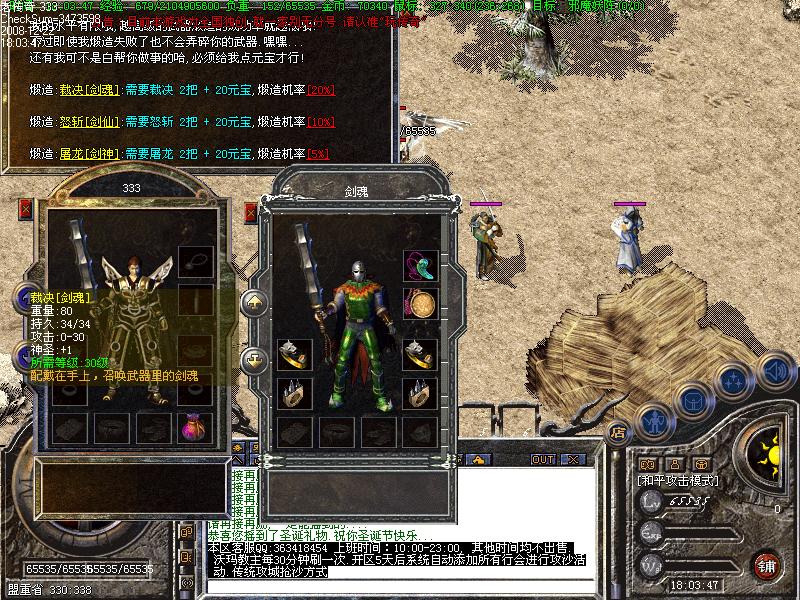Open the skills sparkle round button
800x600 pixels.
[x=733, y=381]
